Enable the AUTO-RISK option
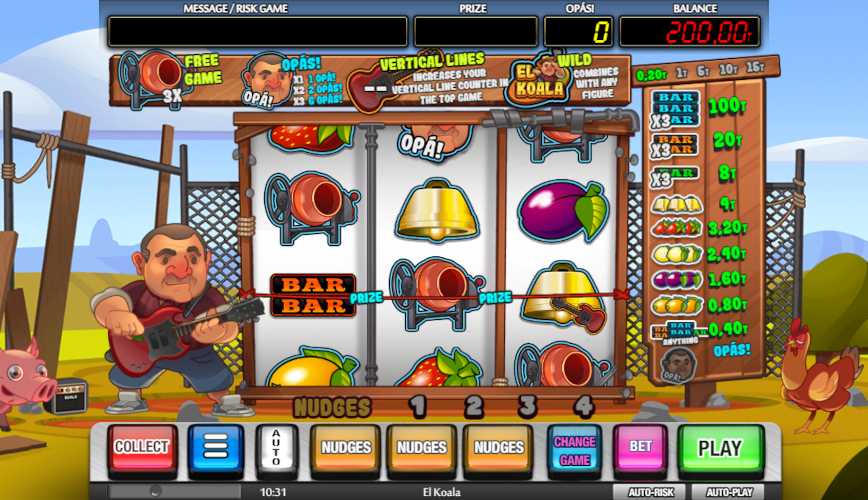Image resolution: width=868 pixels, height=500 pixels. click(650, 492)
